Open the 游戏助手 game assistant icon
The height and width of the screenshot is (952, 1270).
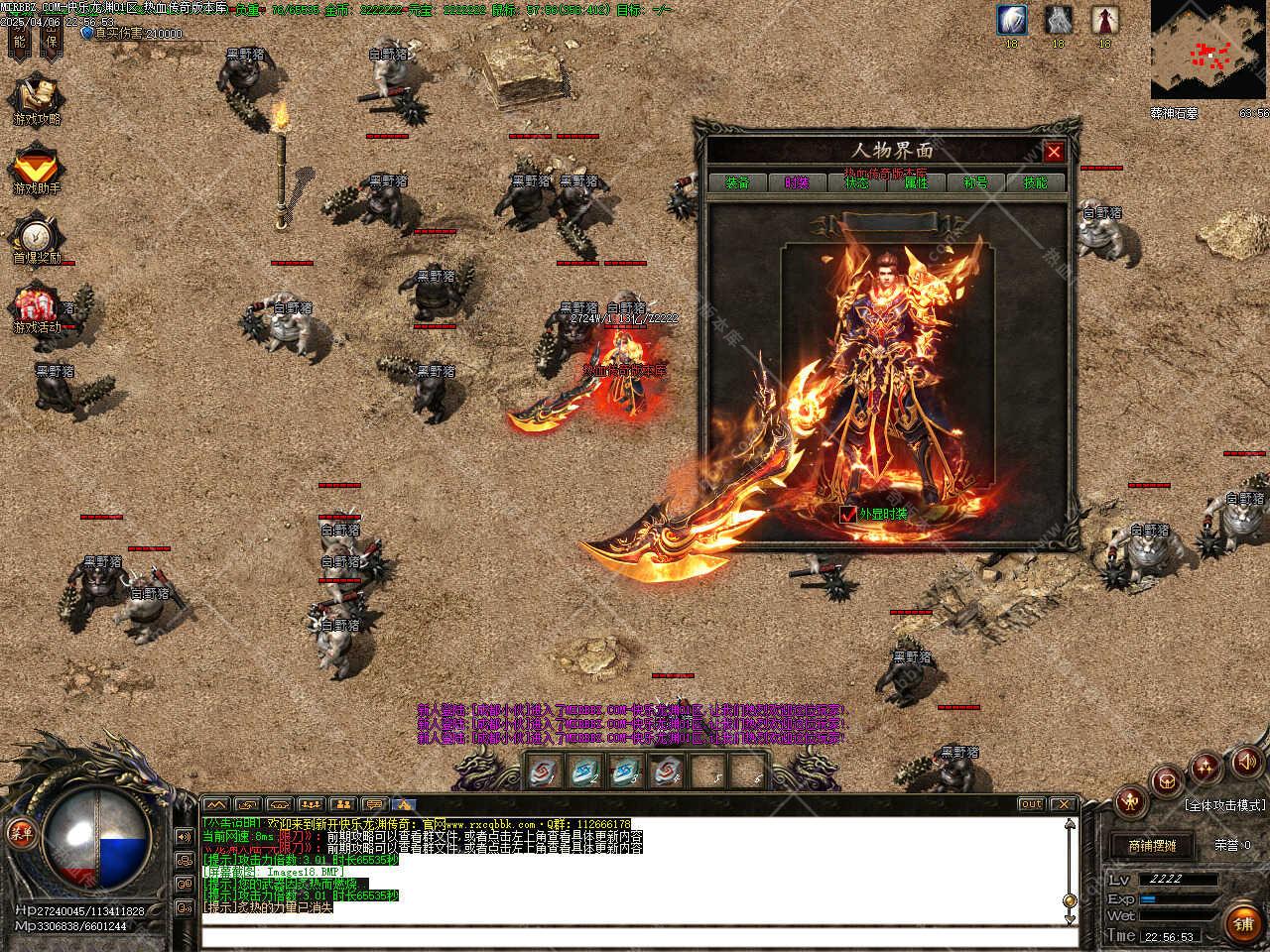tap(37, 167)
